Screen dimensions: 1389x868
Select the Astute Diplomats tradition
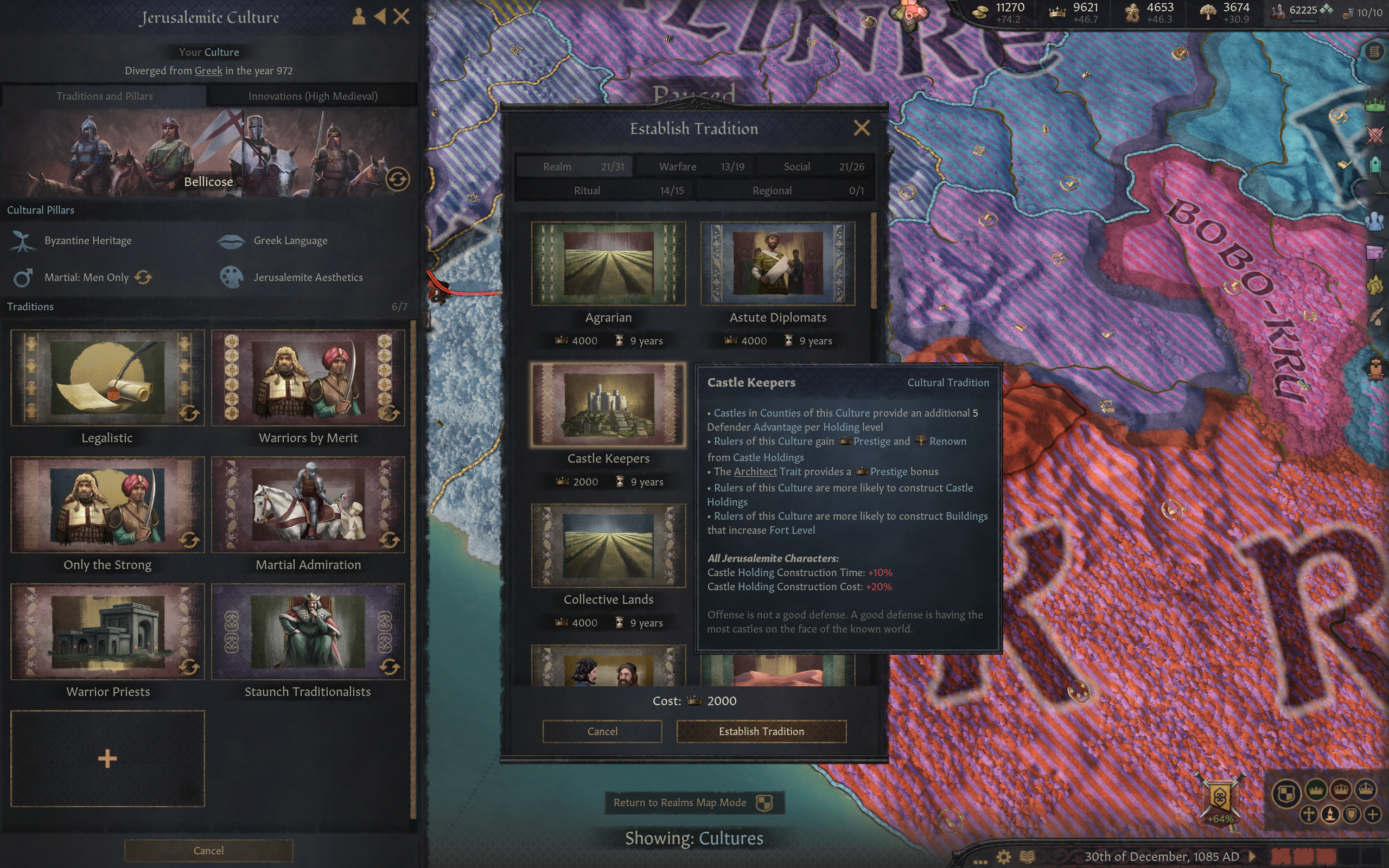pos(778,264)
